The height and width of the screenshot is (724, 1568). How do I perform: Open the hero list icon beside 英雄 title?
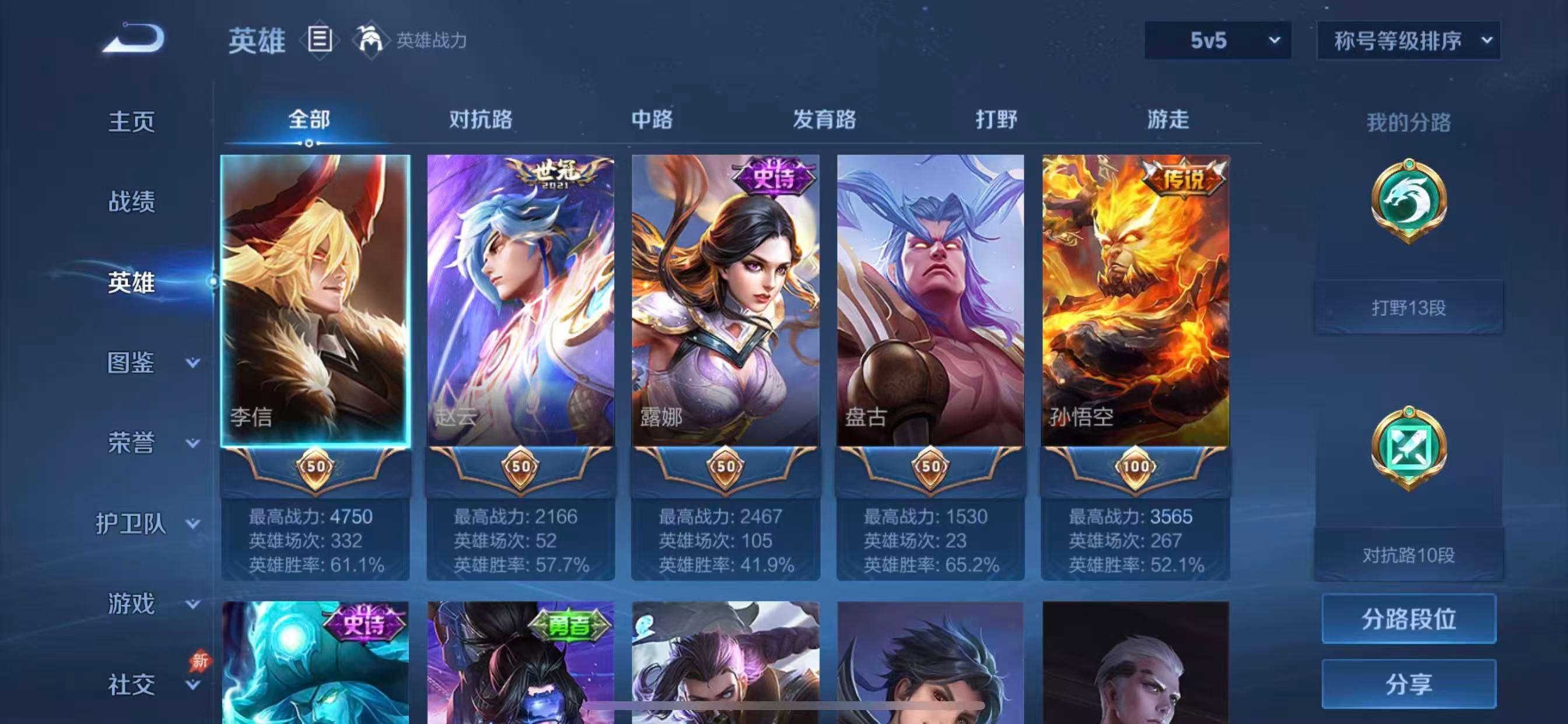tap(319, 41)
